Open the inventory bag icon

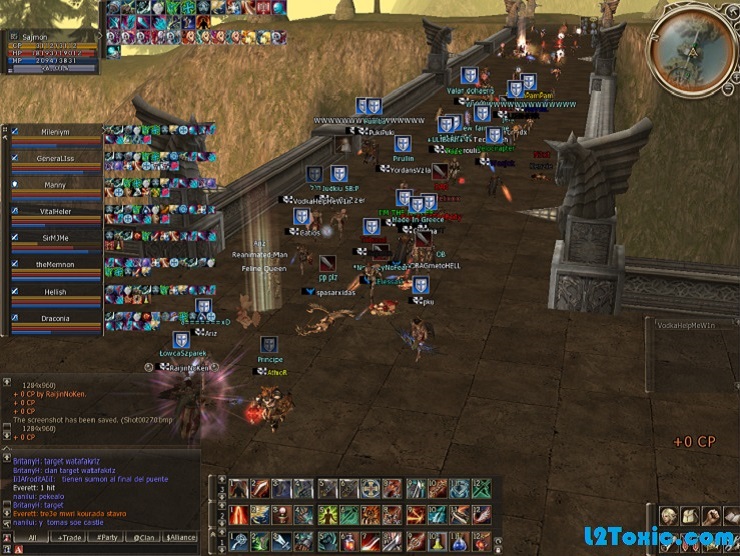coord(690,516)
